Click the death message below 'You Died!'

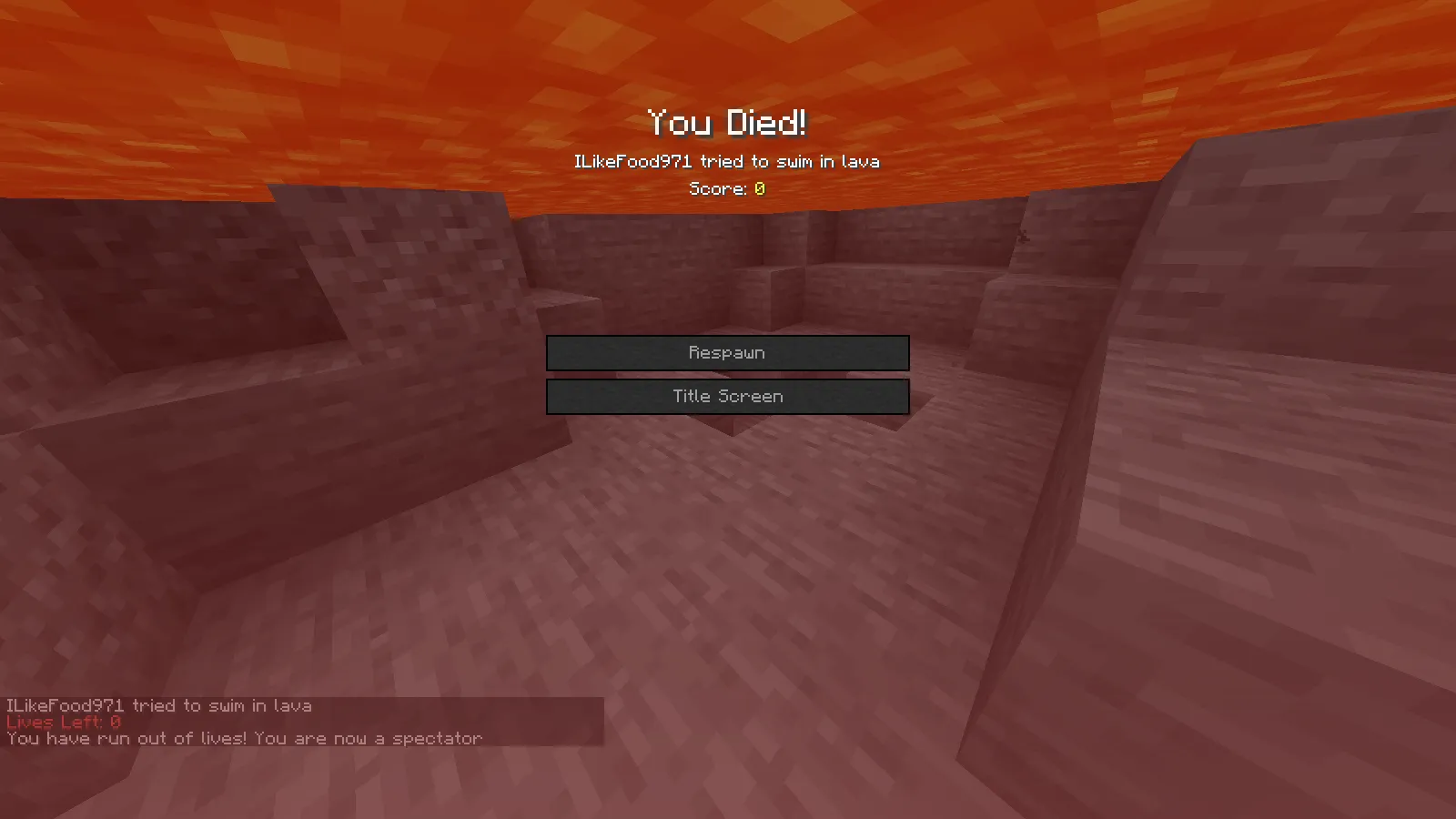point(726,161)
